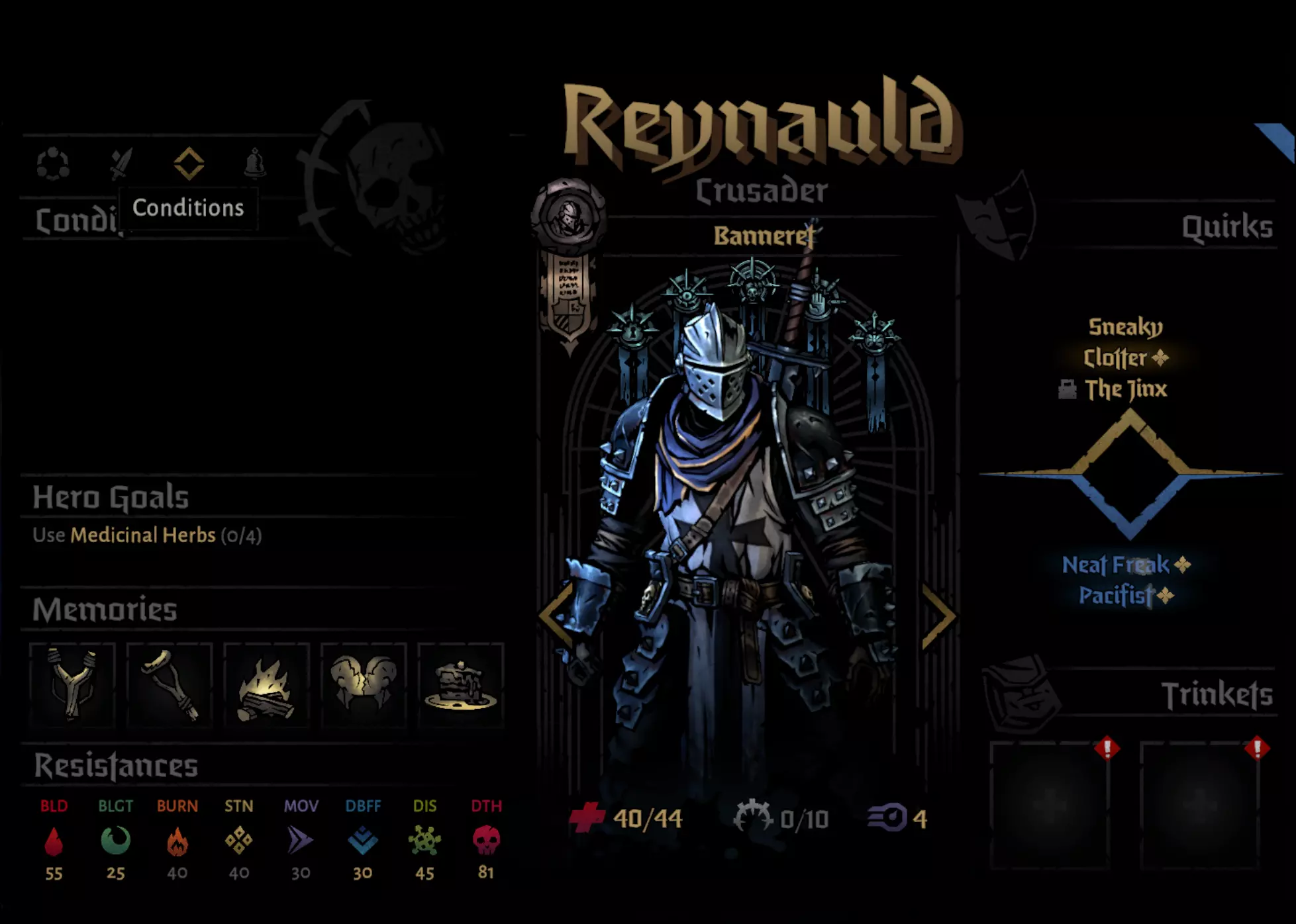Click the Banneret hero path label
This screenshot has height=924, width=1296.
(763, 236)
